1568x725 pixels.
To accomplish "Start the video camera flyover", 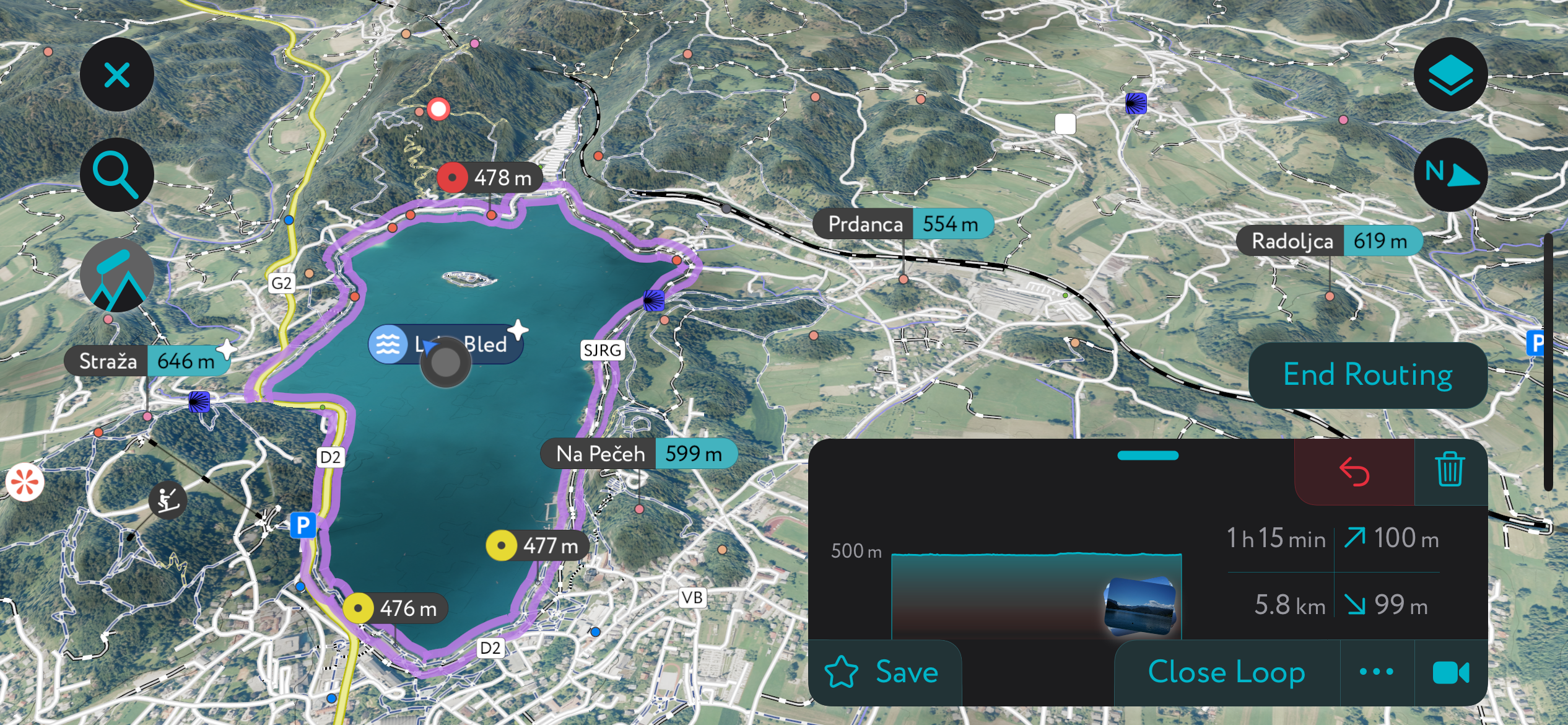I will 1450,672.
